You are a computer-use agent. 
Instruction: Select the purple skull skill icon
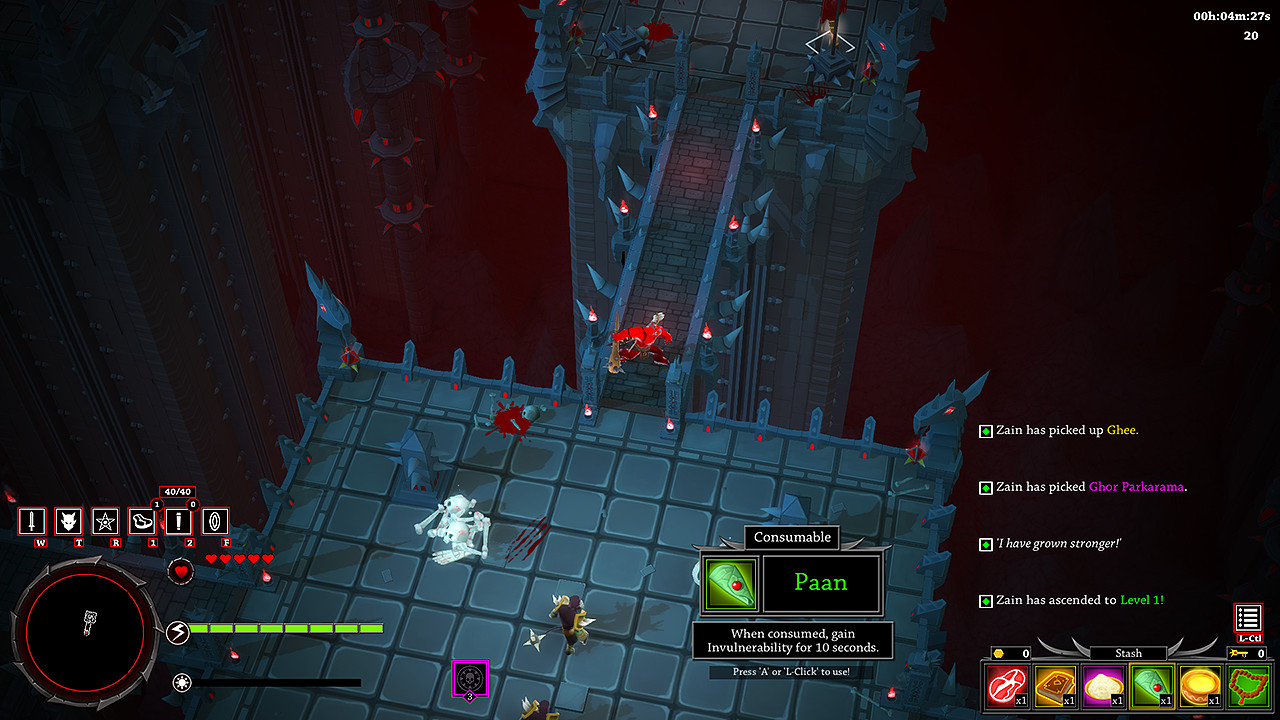469,678
